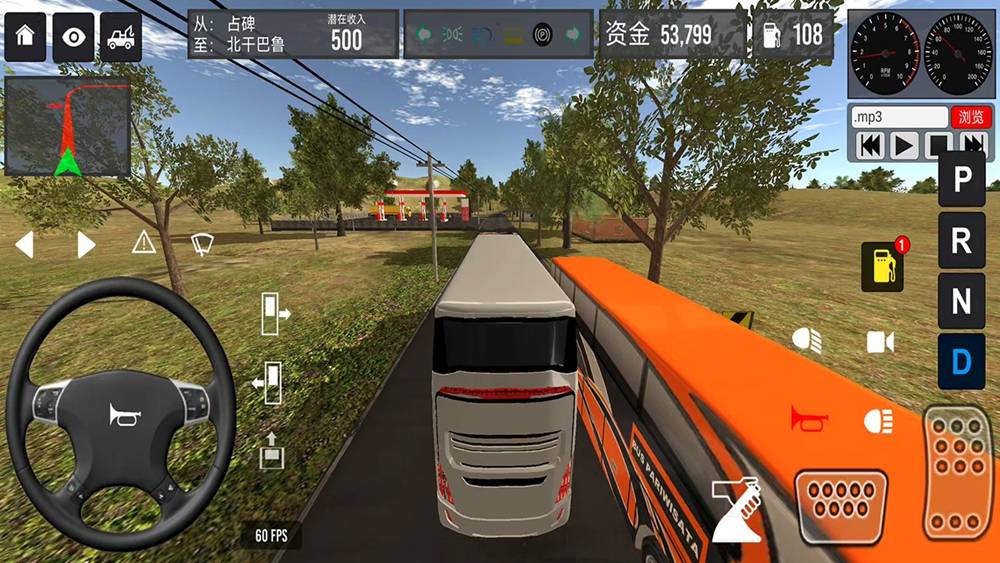The height and width of the screenshot is (563, 1000).
Task: Toggle the eye view button
Action: [x=74, y=37]
